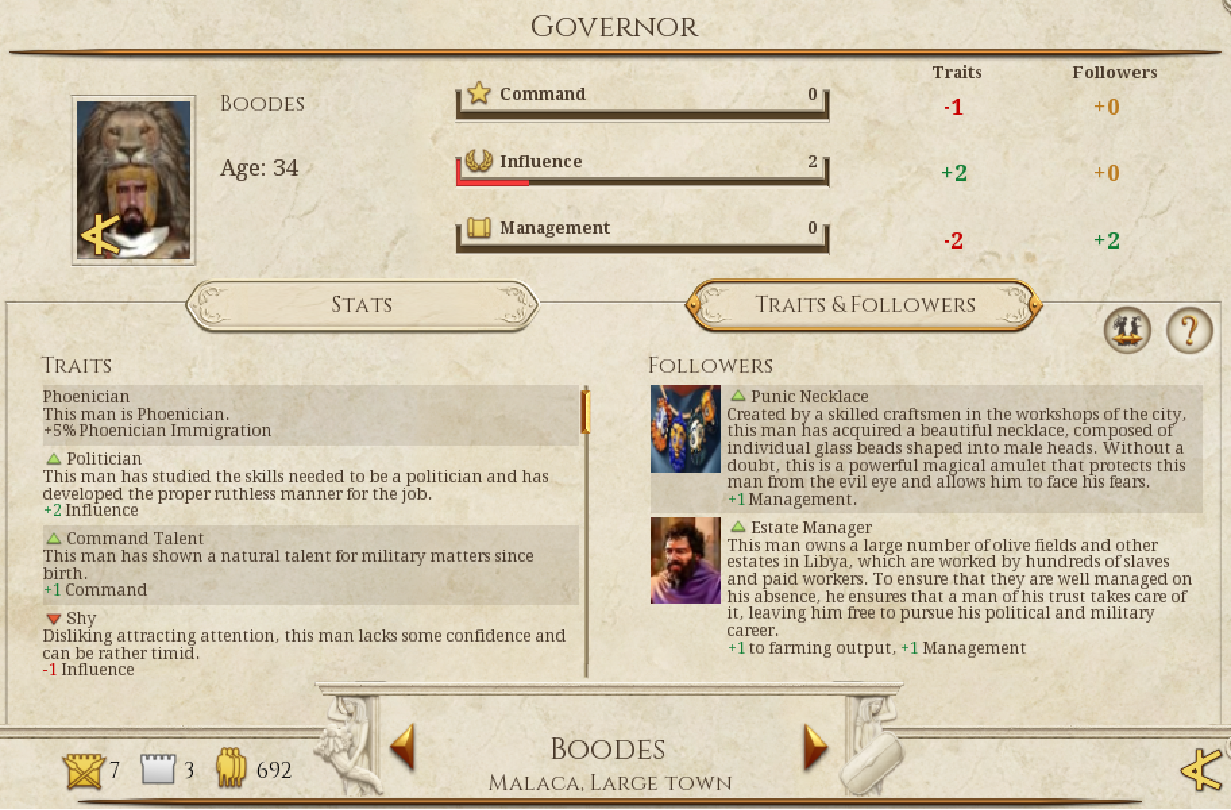Switch to the Stats tab
The image size is (1231, 810).
point(362,304)
